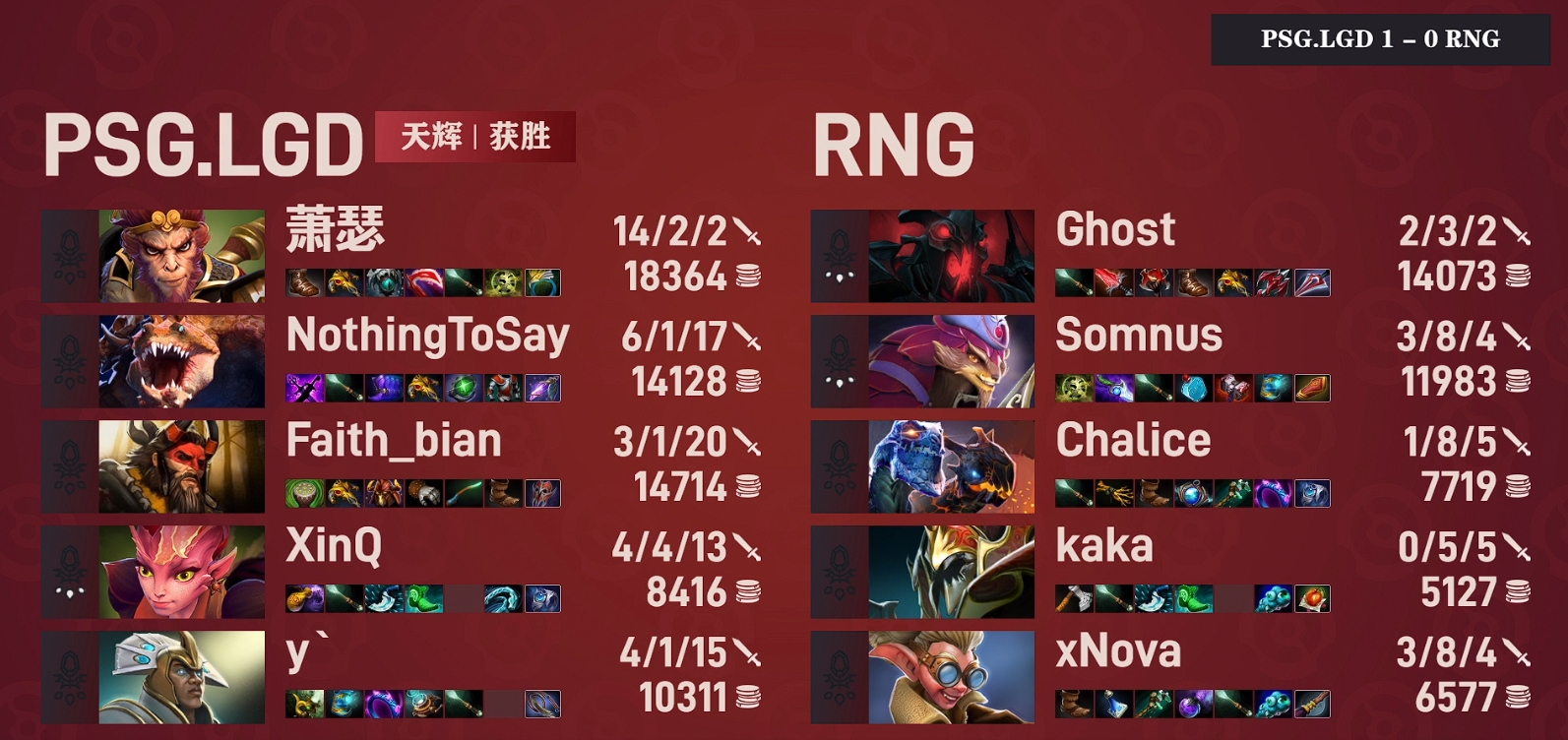The height and width of the screenshot is (740, 1568).
Task: Click Ghost's Spectre hero portrait
Action: [x=950, y=254]
